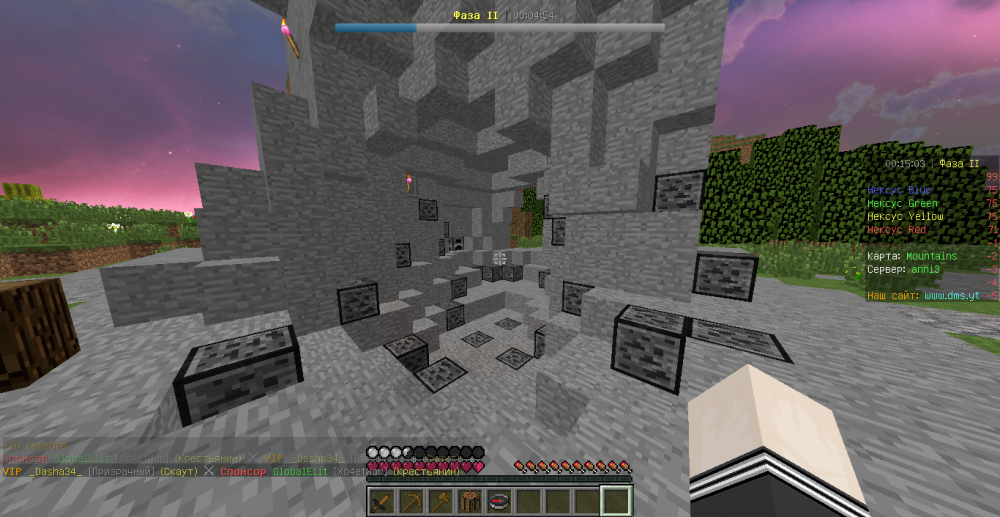Select the wooden pickaxe hotbar slot
The image size is (1000, 517).
click(411, 501)
